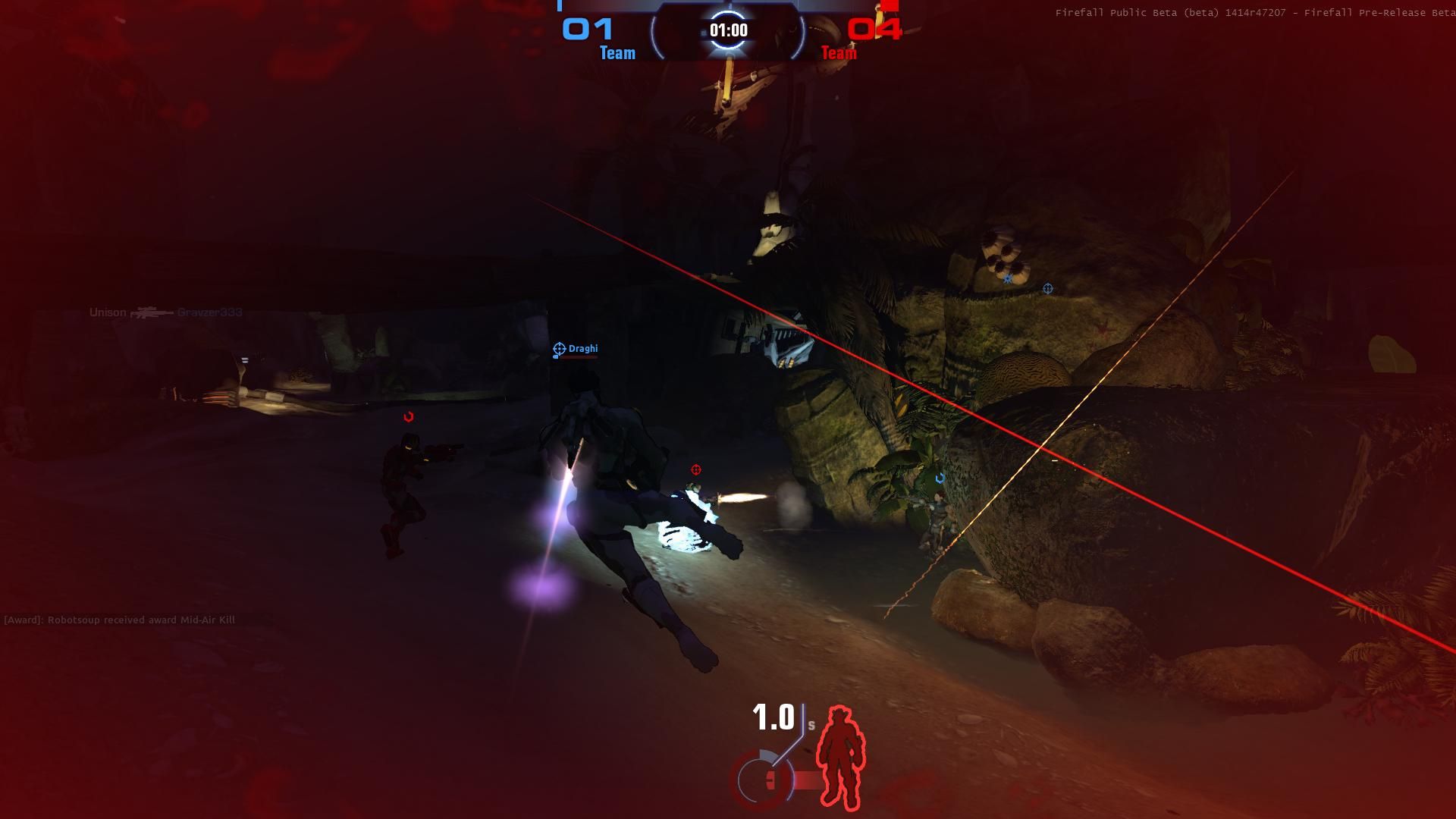Image resolution: width=1456 pixels, height=819 pixels.
Task: Click the Firefall Public Beta version text
Action: tap(1251, 13)
